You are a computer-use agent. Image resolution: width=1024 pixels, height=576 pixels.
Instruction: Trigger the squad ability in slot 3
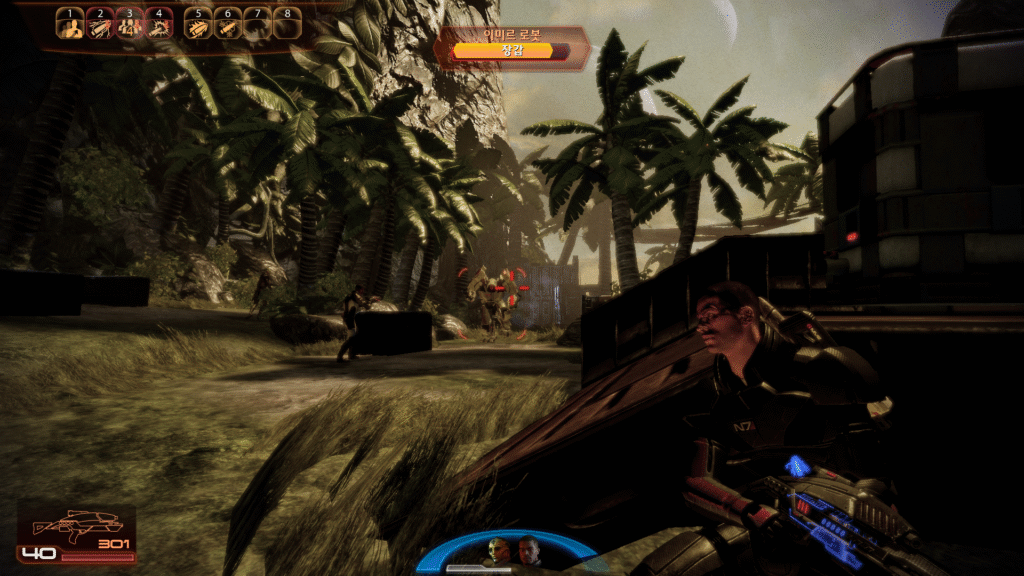(x=130, y=27)
